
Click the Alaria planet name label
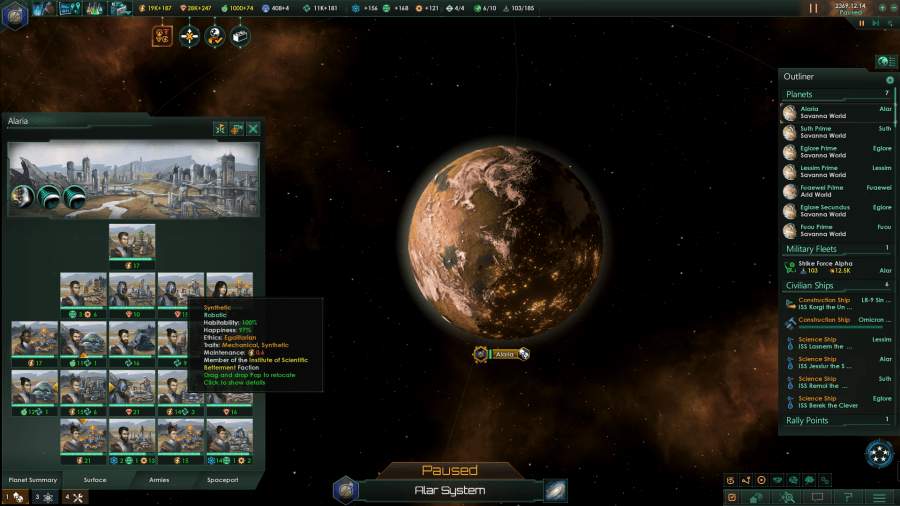pyautogui.click(x=505, y=354)
